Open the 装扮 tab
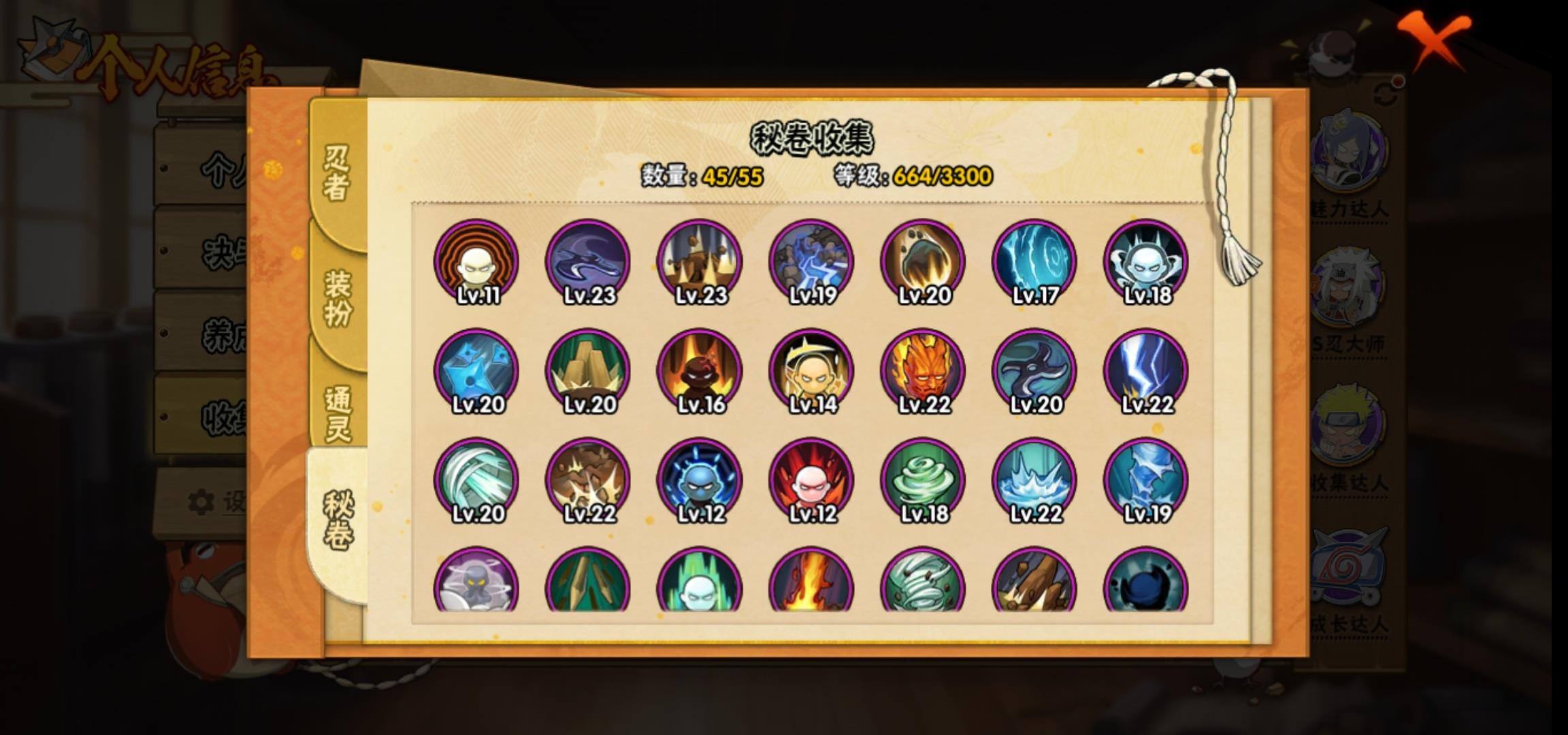 (338, 298)
